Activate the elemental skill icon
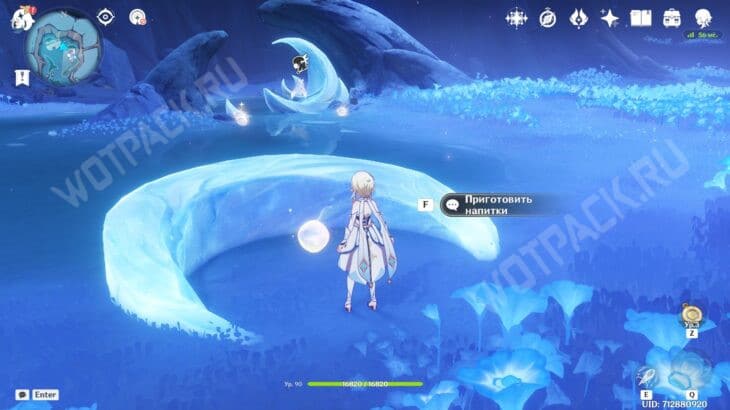The width and height of the screenshot is (730, 410). point(646,378)
